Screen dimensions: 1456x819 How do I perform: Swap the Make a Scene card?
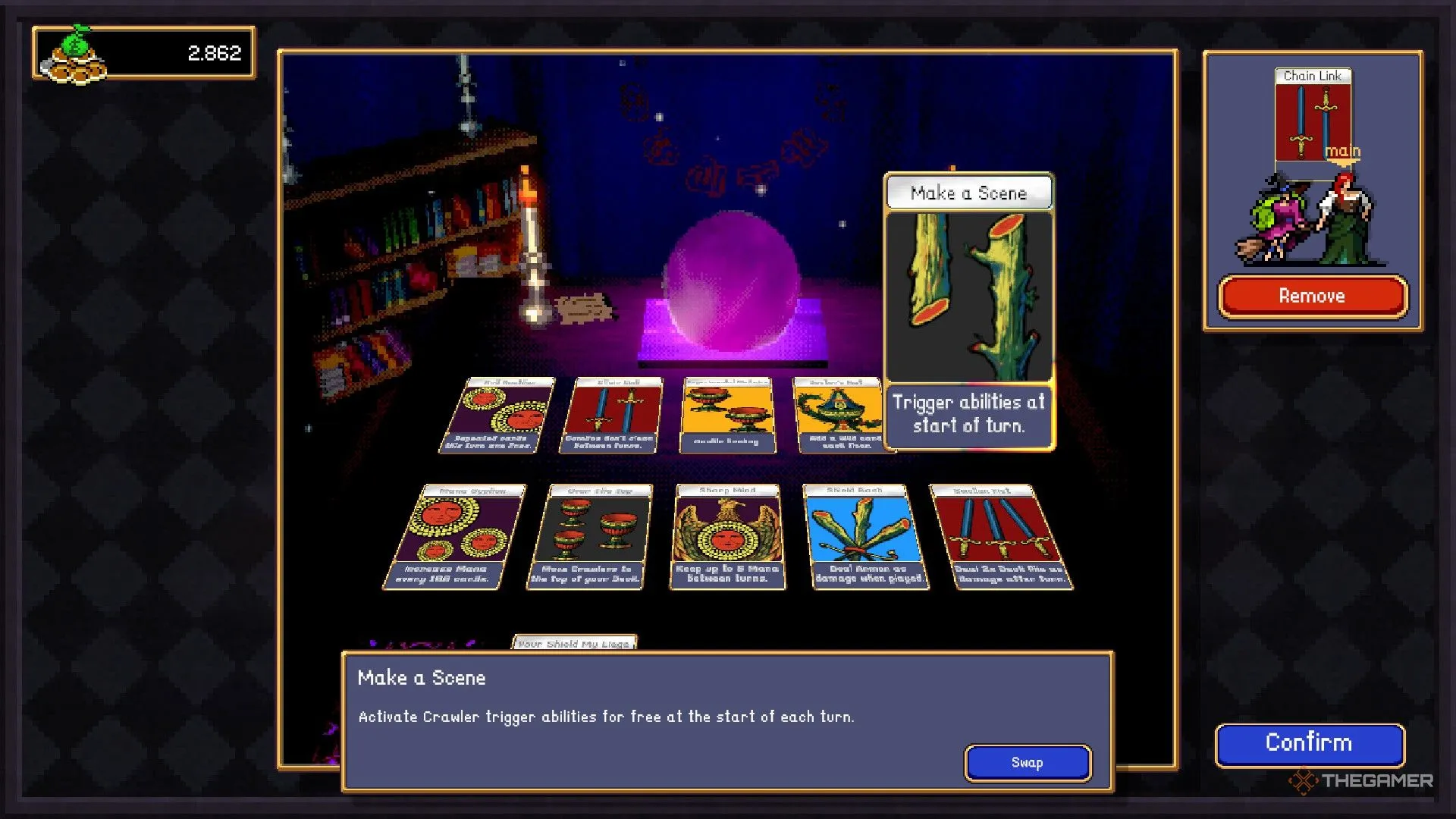point(1027,762)
